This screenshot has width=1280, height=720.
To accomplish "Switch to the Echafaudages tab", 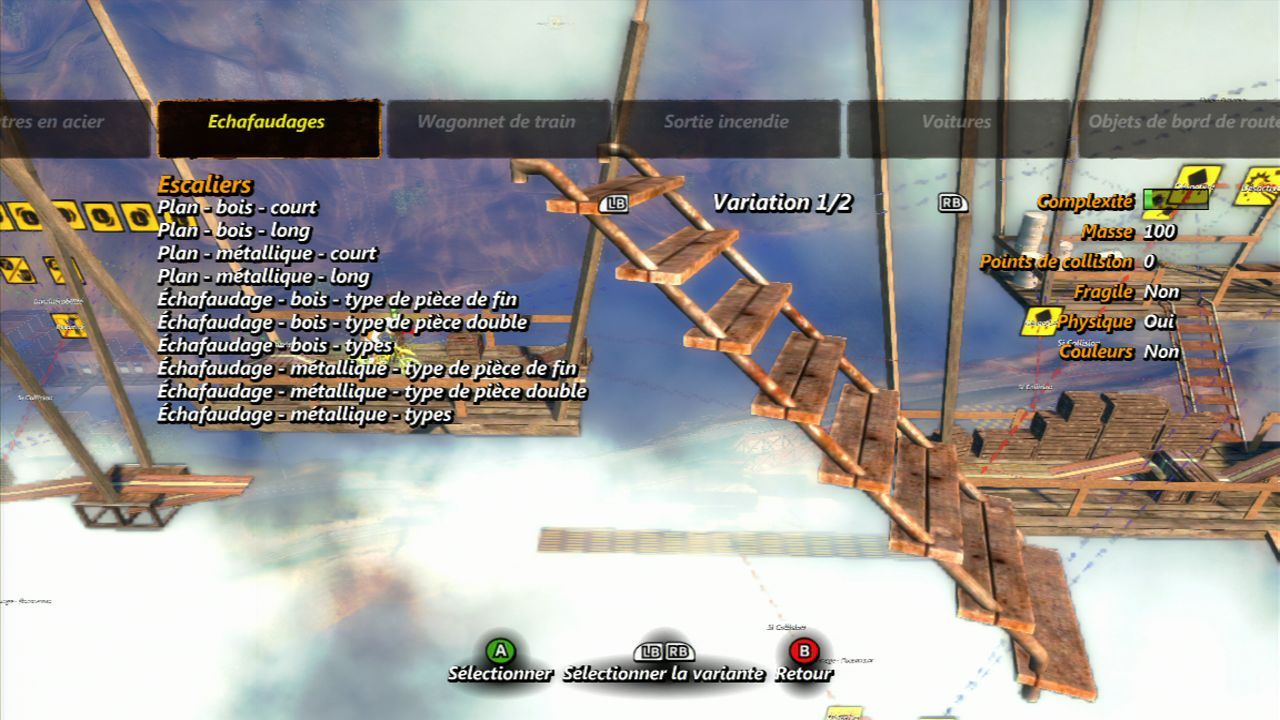I will [266, 123].
